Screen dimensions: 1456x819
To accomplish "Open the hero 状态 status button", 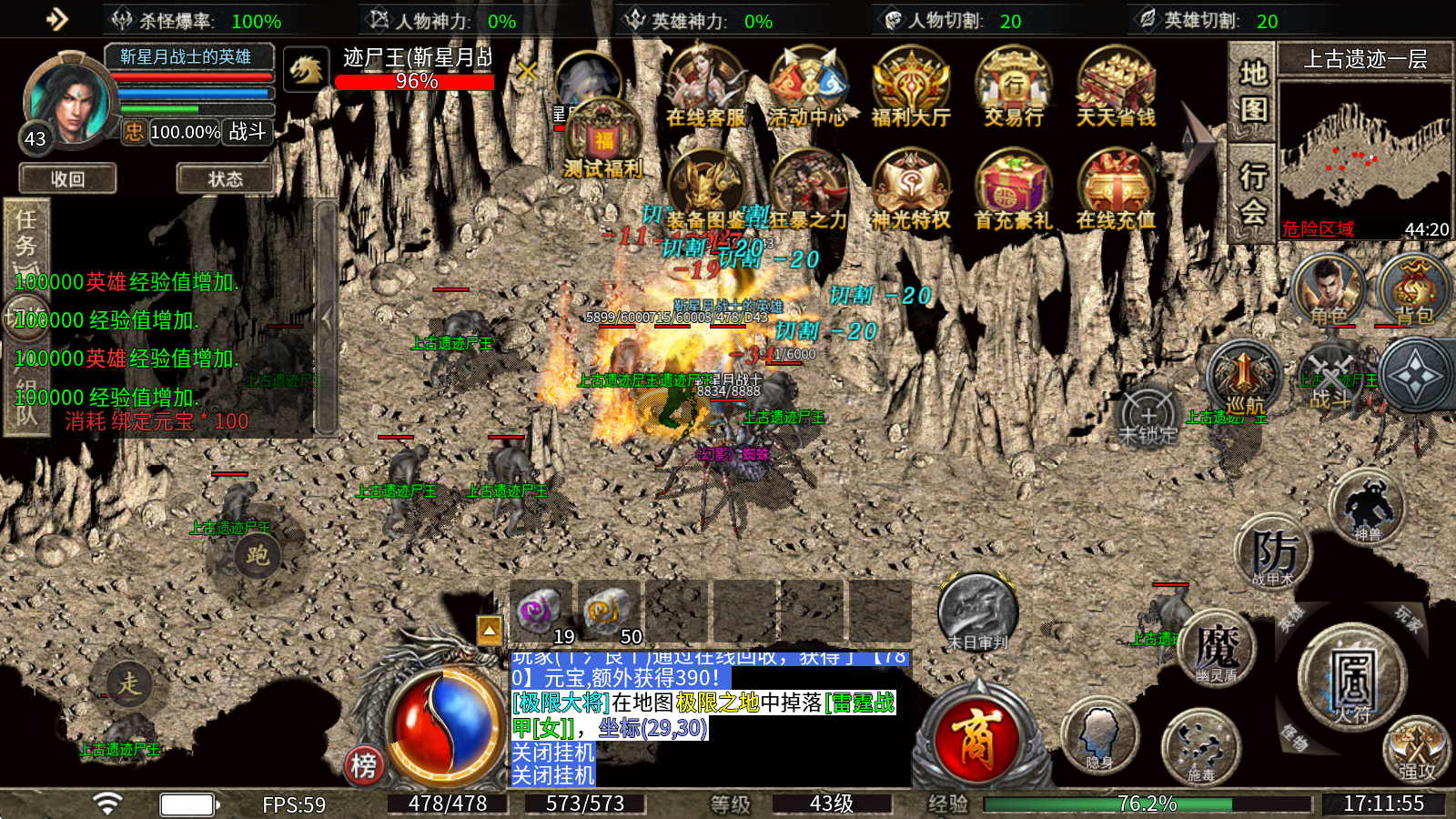I will coord(225,179).
